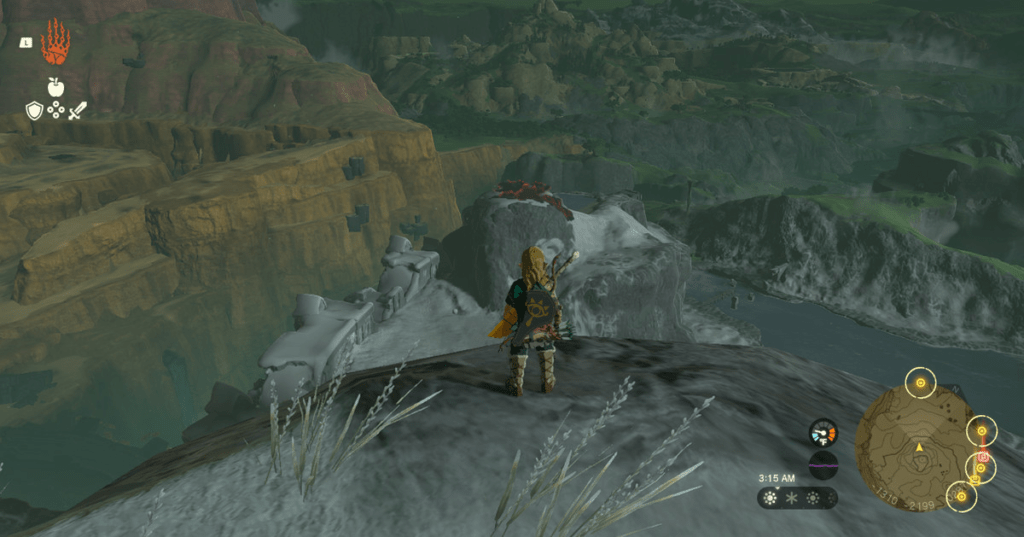Open the shield quick-select icon
This screenshot has height=537, width=1024.
[34, 110]
